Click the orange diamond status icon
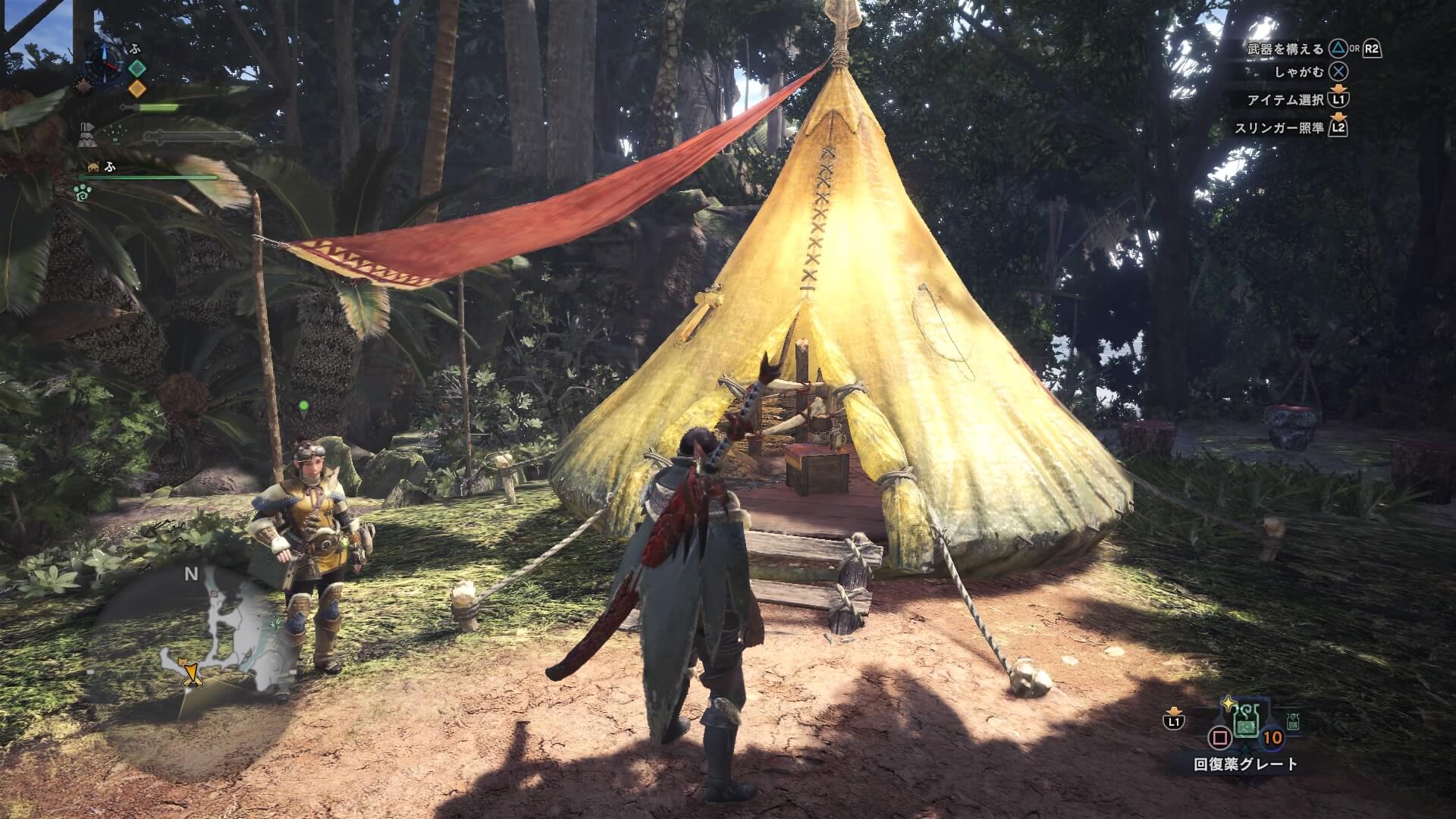This screenshot has height=819, width=1456. [x=136, y=89]
